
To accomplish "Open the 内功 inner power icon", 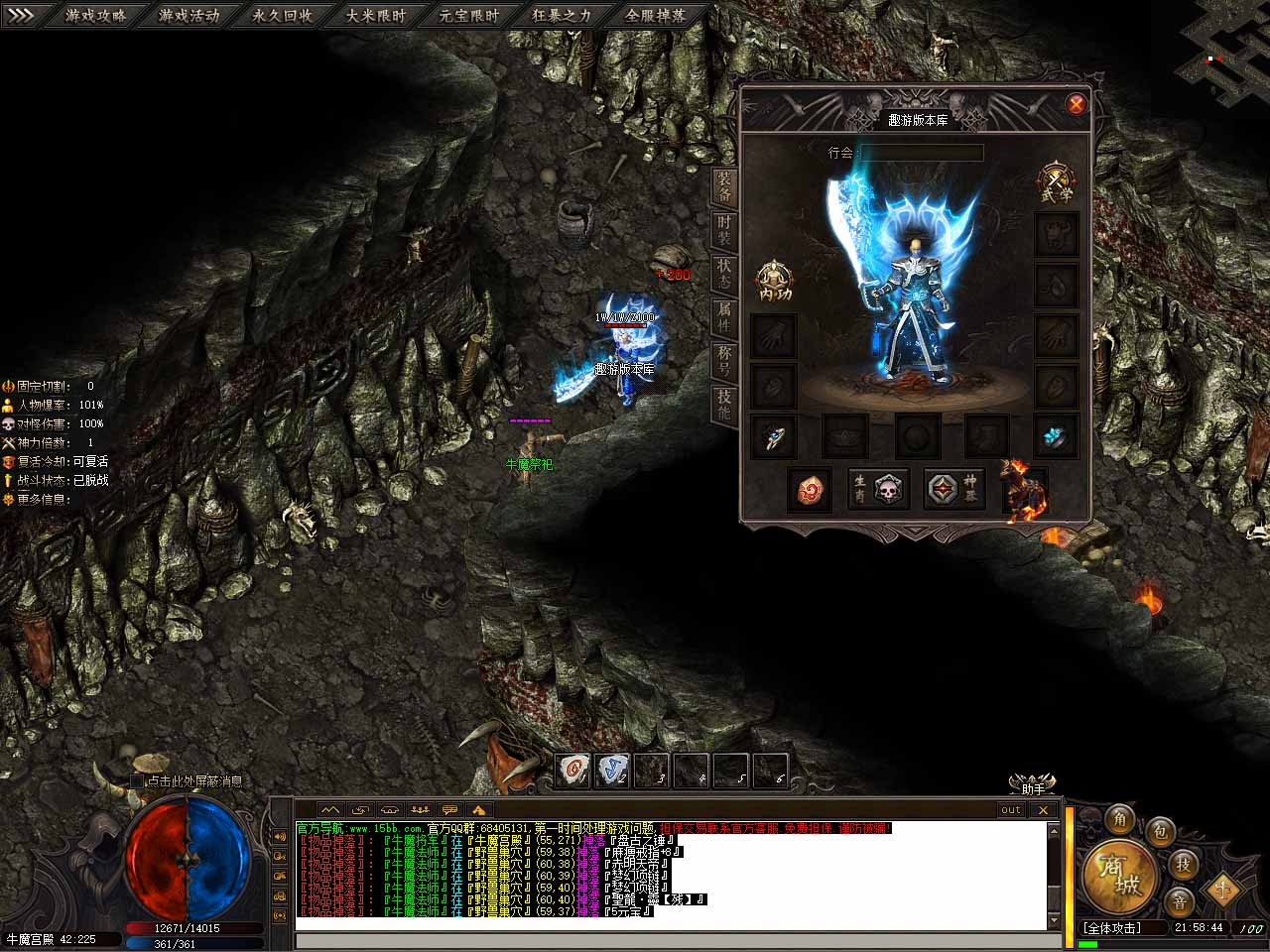I will coord(775,281).
